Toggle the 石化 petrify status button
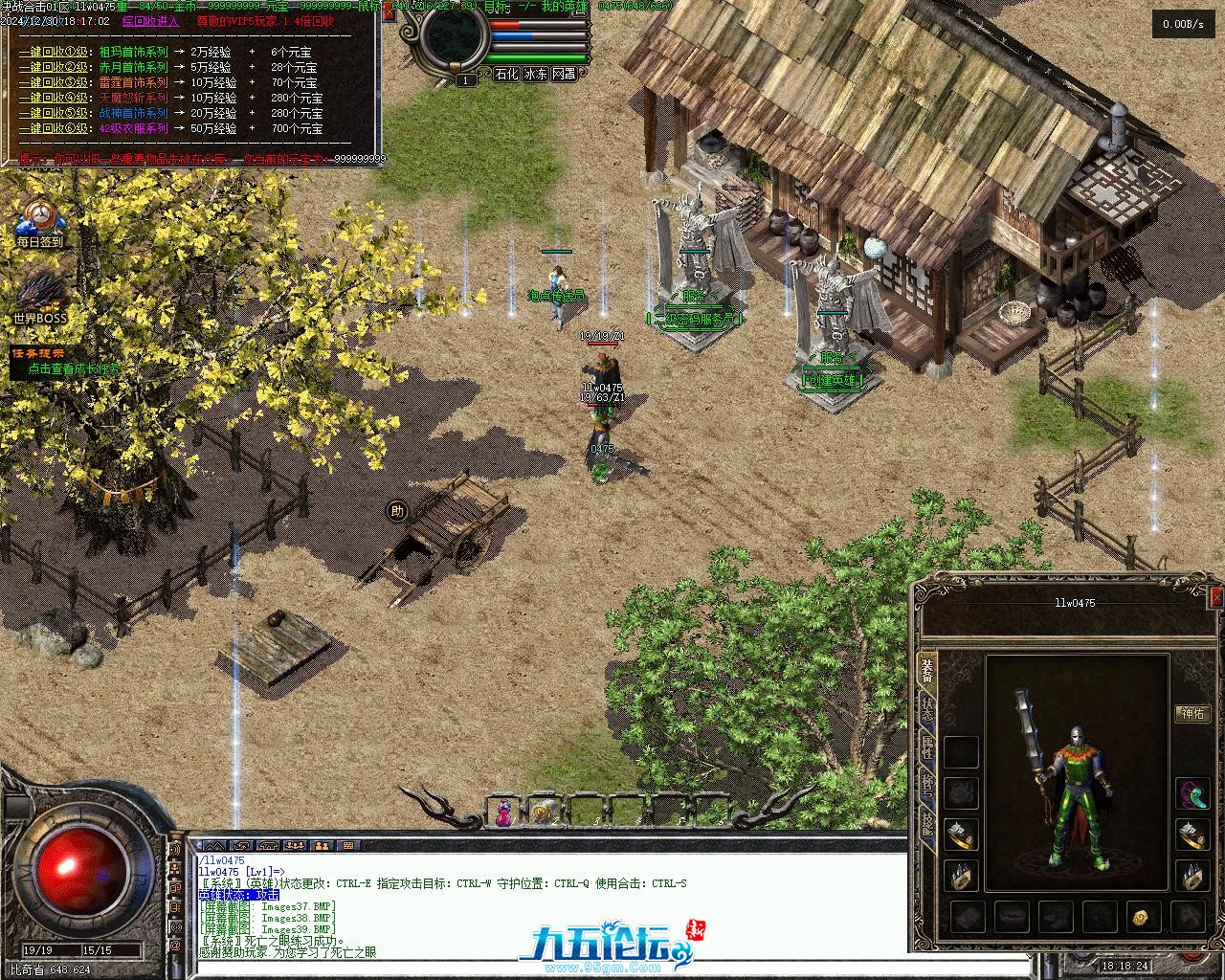The image size is (1225, 980). (505, 74)
